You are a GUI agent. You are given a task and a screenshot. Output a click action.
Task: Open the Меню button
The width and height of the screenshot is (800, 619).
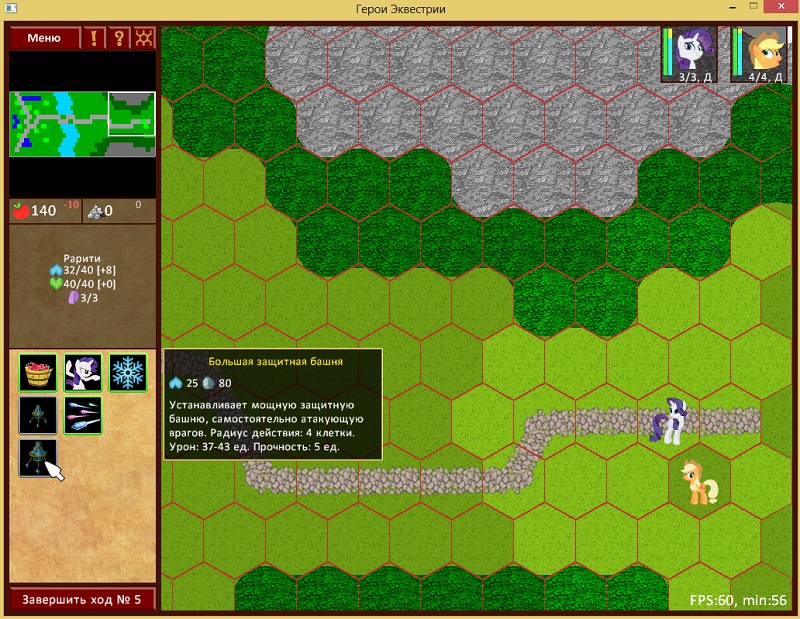[x=44, y=38]
